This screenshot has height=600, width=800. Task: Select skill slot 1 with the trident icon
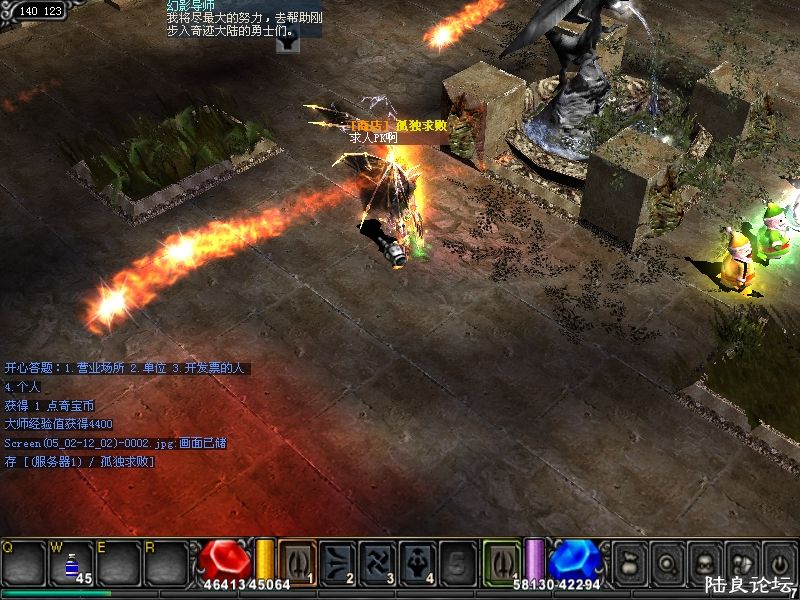pos(297,561)
